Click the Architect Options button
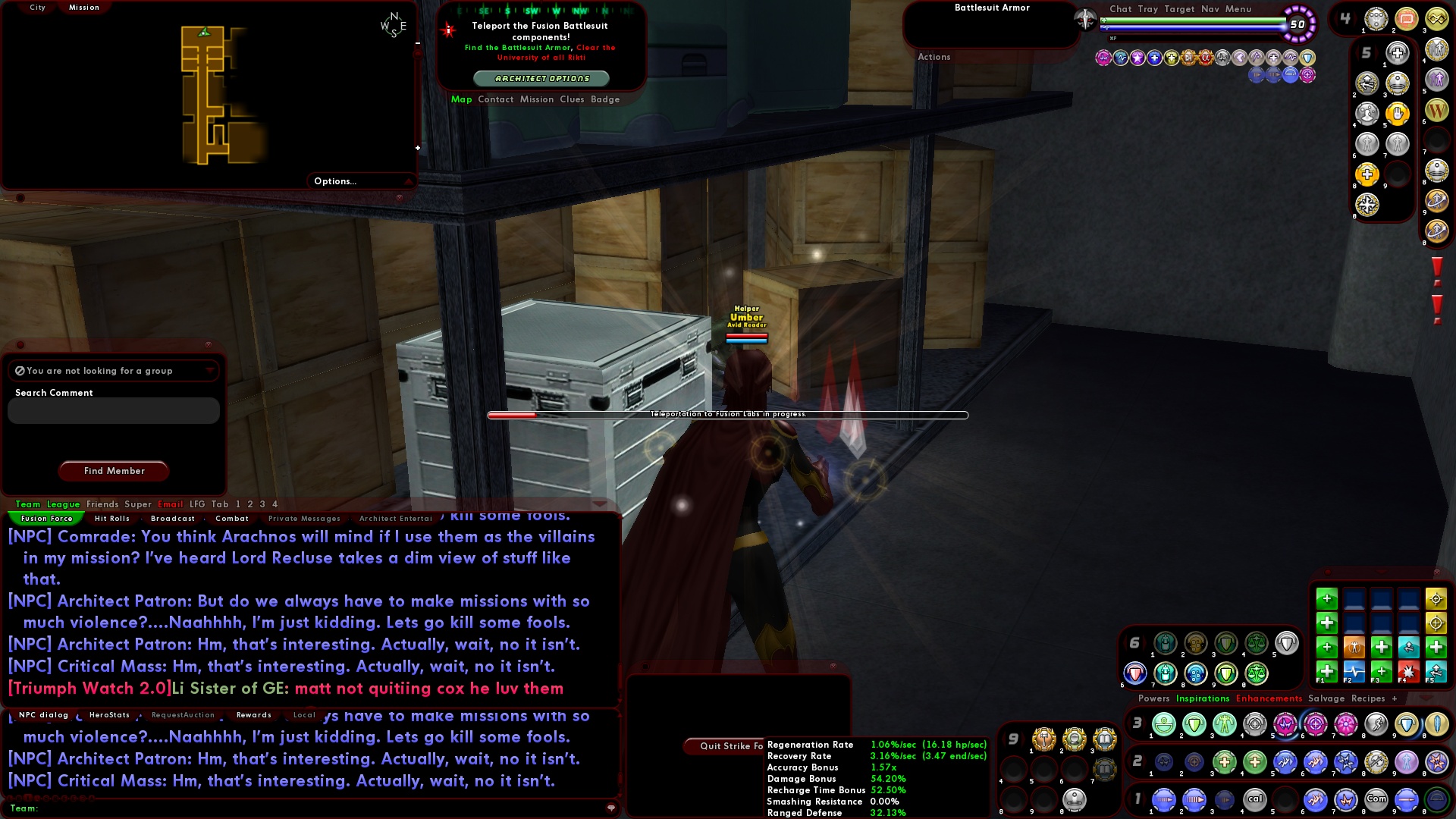1456x819 pixels. tap(541, 78)
